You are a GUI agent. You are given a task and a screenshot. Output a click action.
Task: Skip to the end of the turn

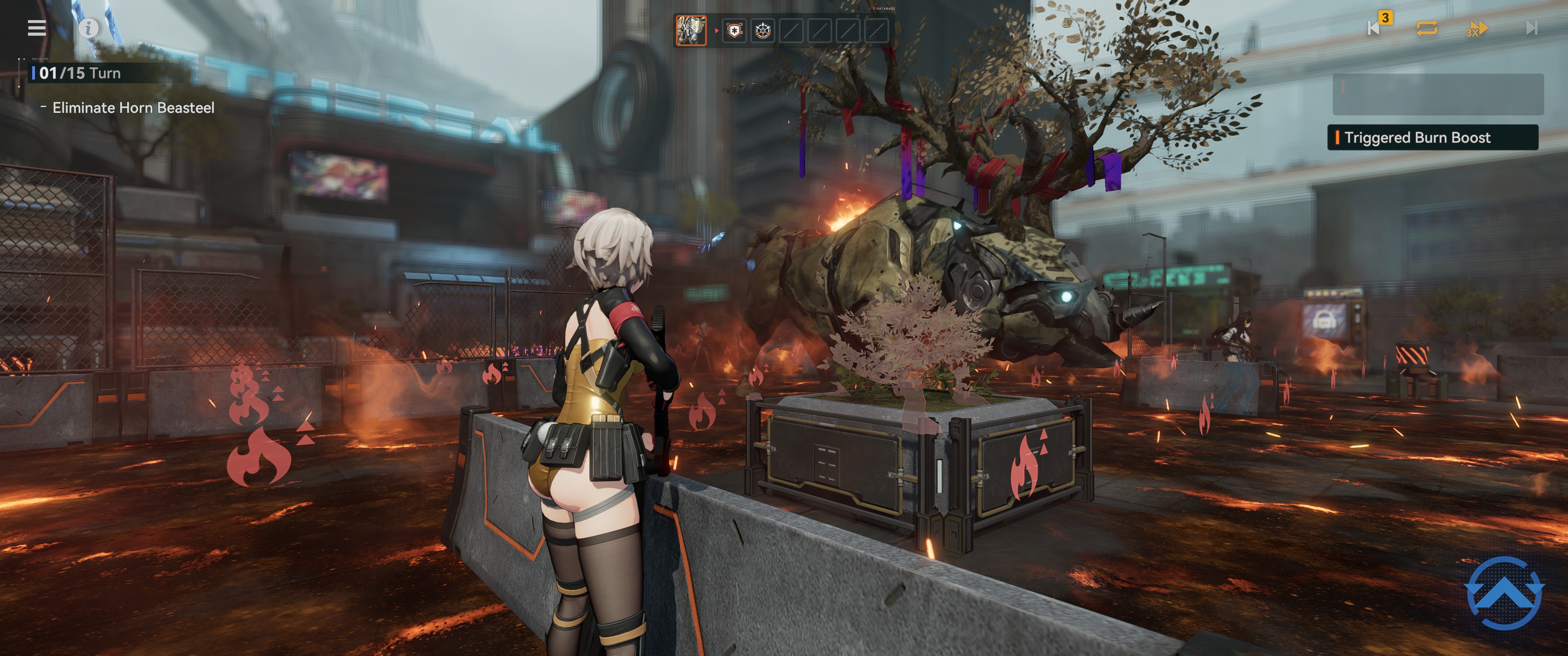tap(1532, 28)
